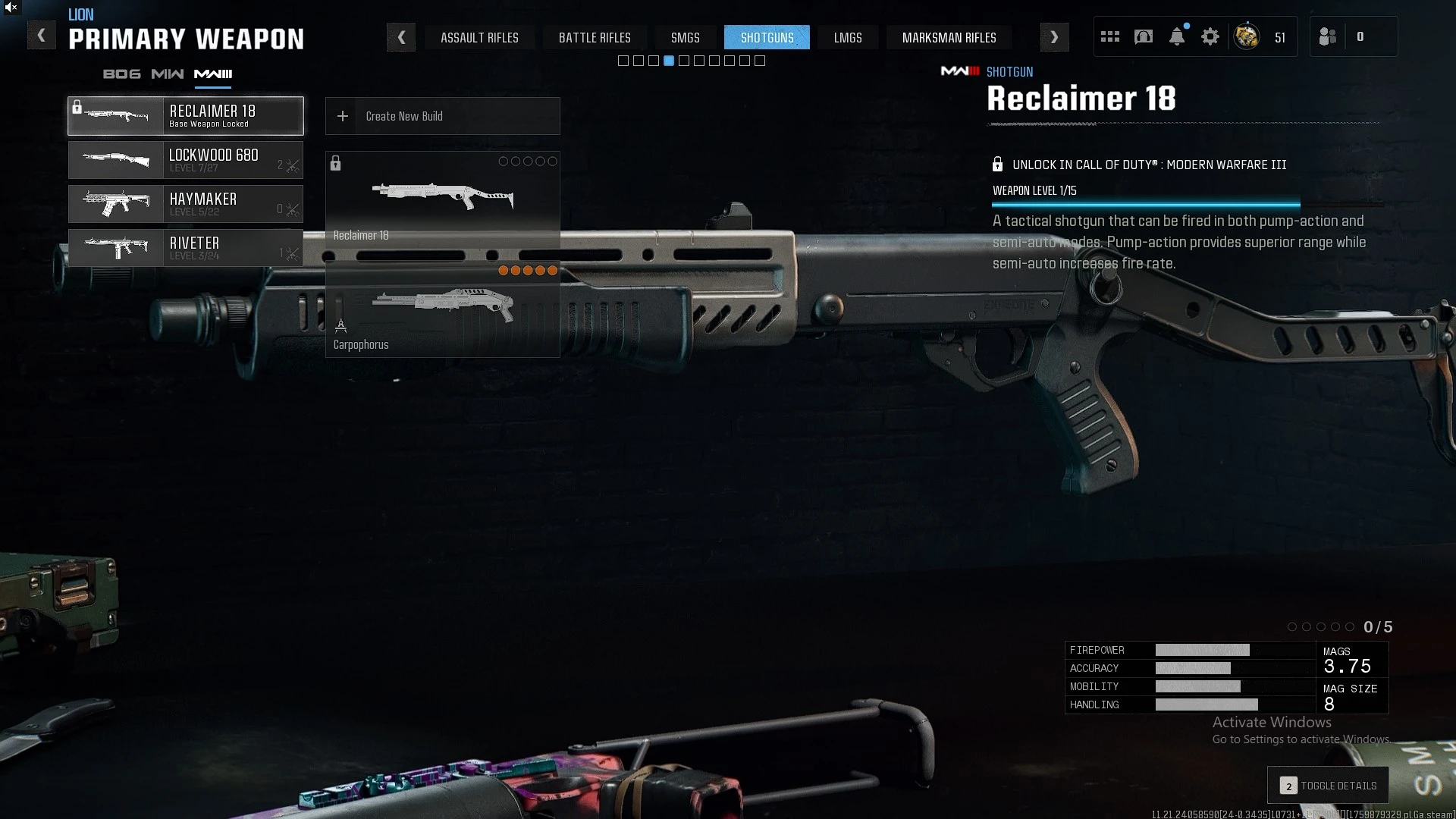
Task: Choose the Haymaker shotgun
Action: point(186,204)
